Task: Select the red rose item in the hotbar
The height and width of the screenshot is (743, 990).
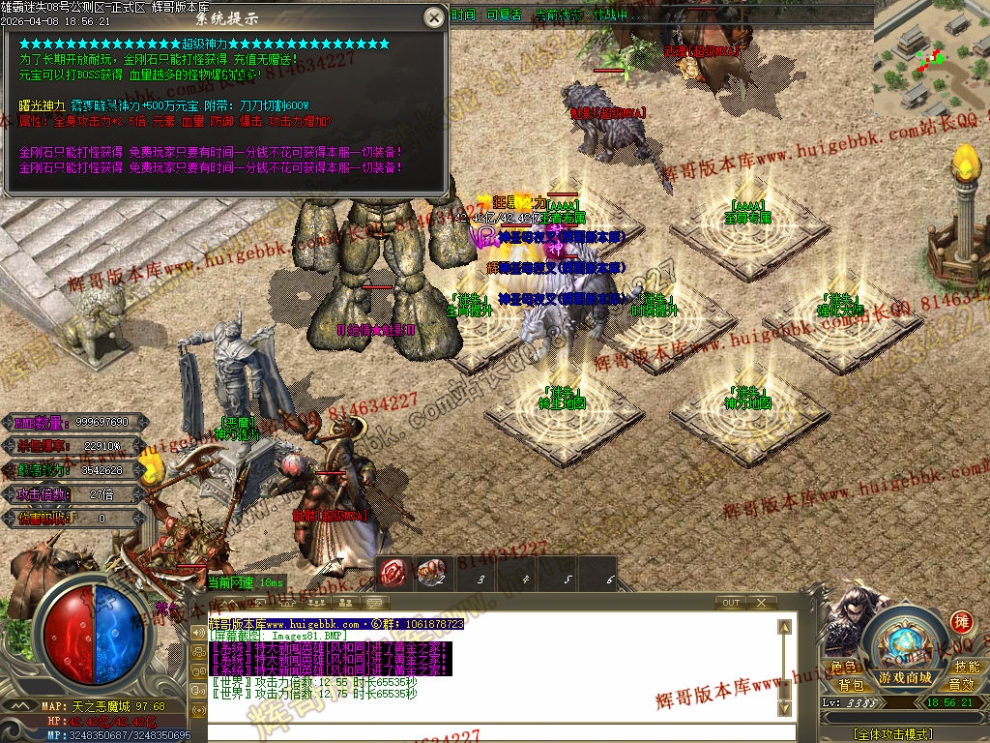Action: pyautogui.click(x=393, y=572)
